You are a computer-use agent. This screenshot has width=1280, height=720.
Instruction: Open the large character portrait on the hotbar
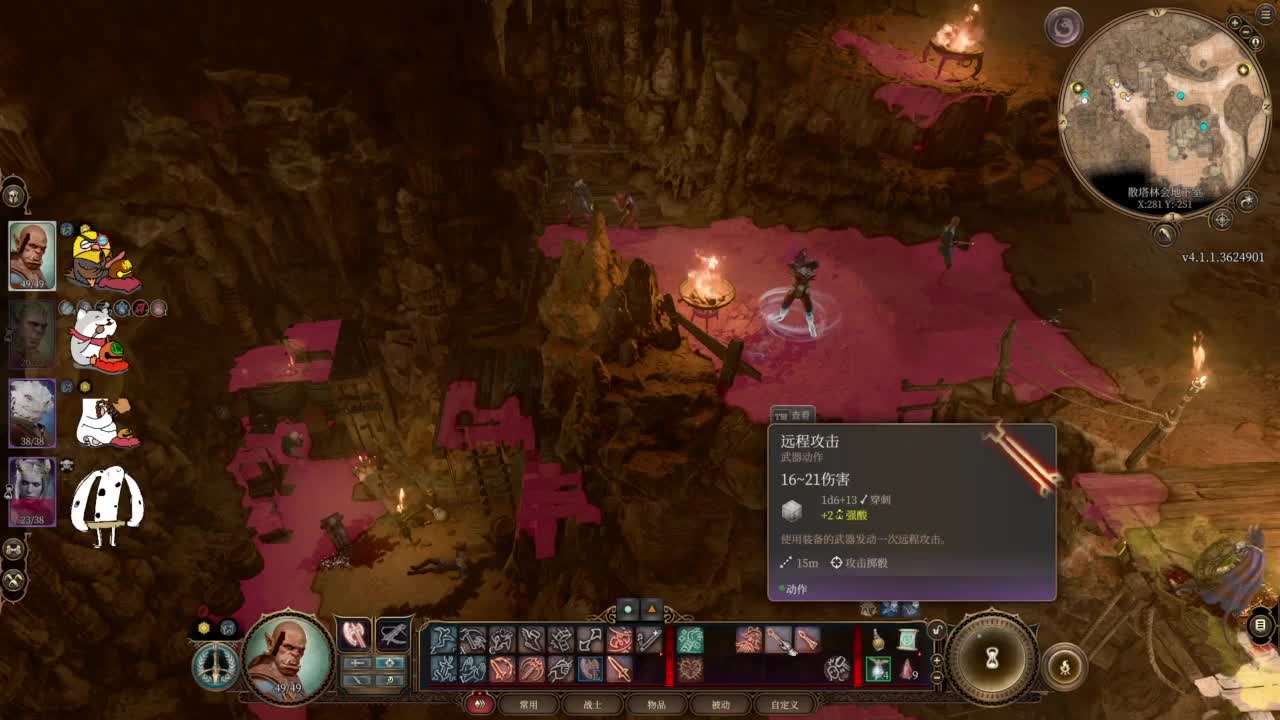click(x=288, y=657)
